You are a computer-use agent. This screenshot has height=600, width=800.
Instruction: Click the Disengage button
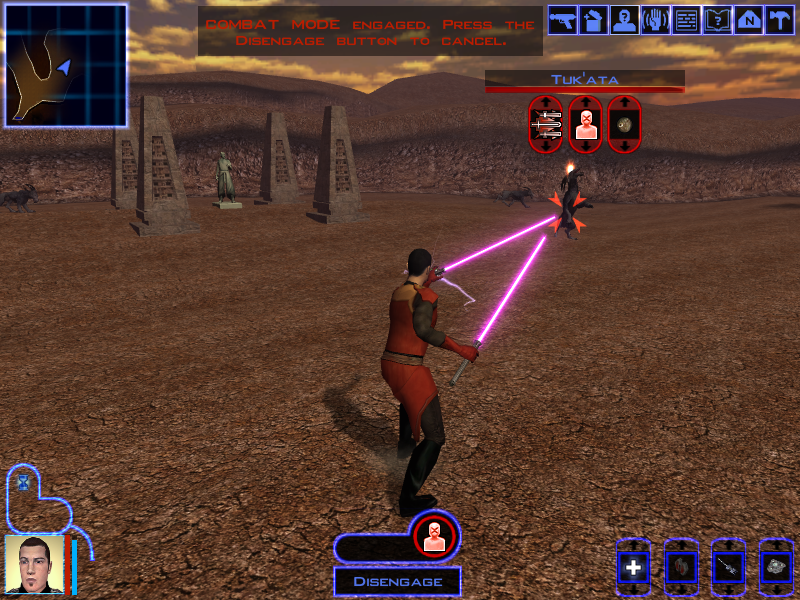tap(397, 581)
